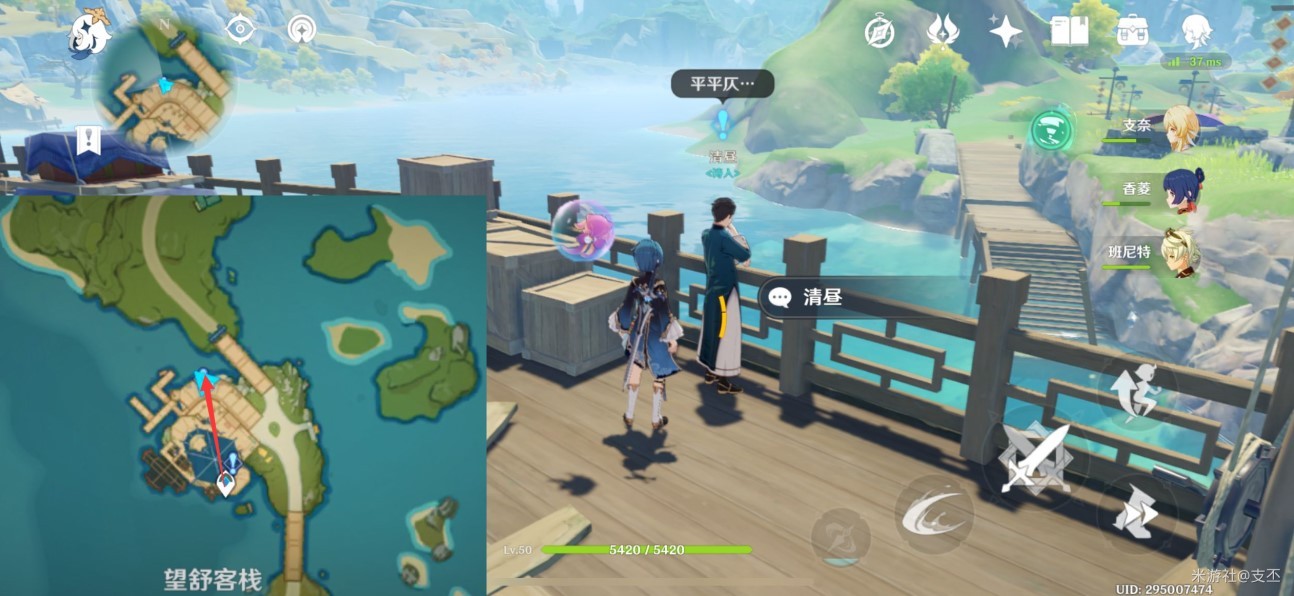Open the Paimon menu icon
Viewport: 1294px width, 596px height.
89,35
